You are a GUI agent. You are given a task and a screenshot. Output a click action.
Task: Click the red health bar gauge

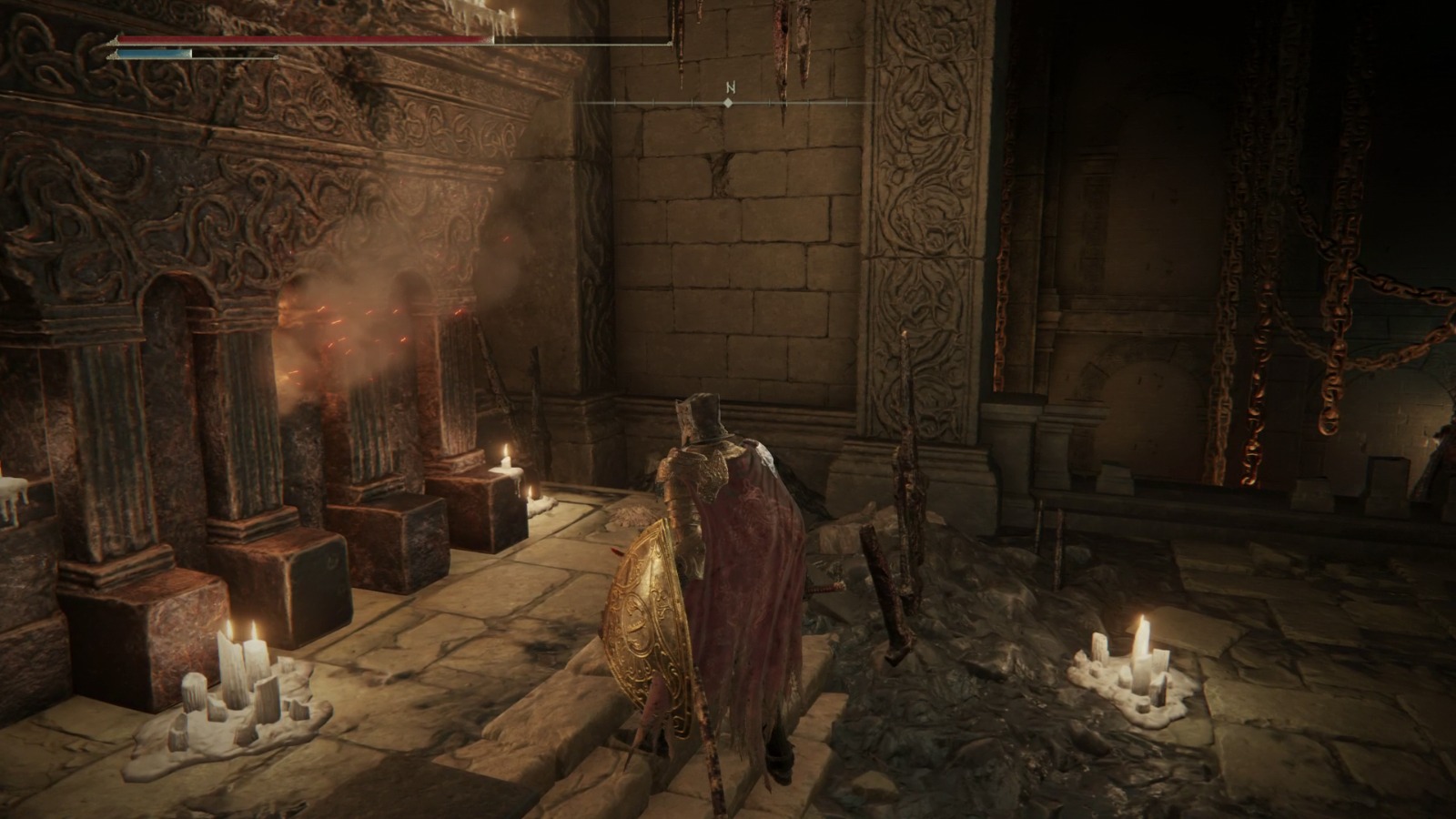point(300,40)
